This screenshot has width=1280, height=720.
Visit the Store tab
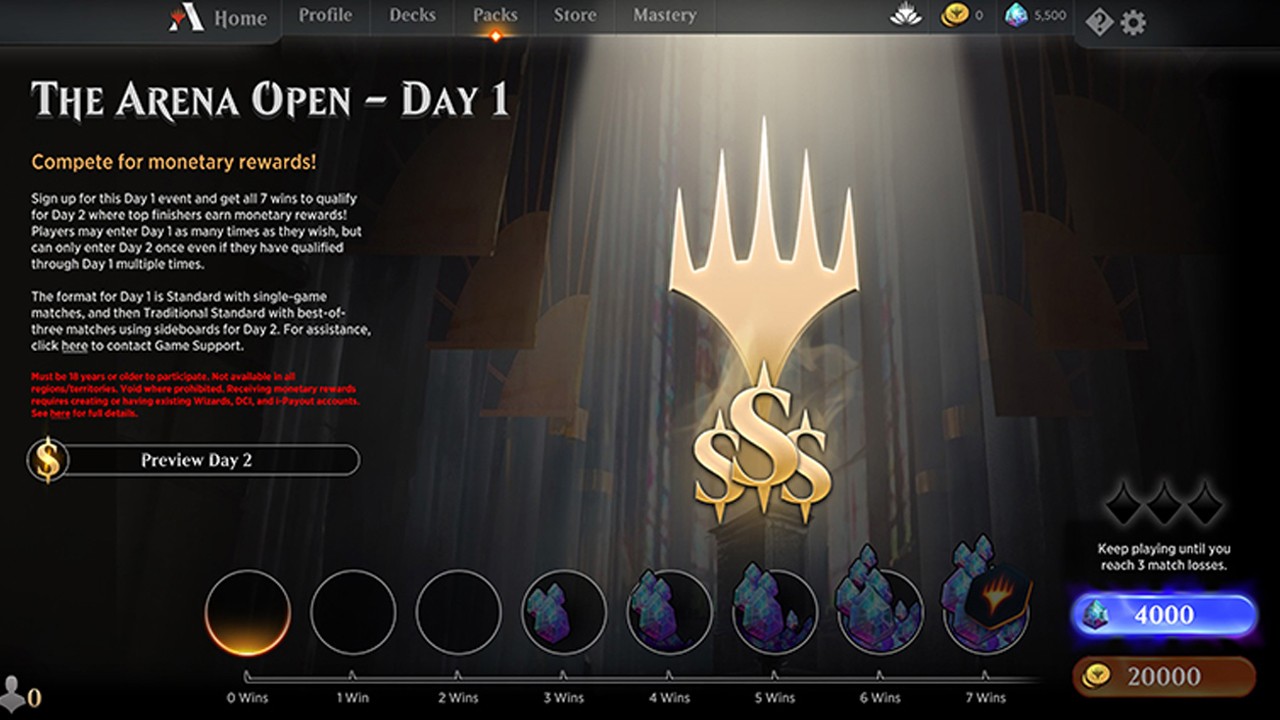[576, 15]
